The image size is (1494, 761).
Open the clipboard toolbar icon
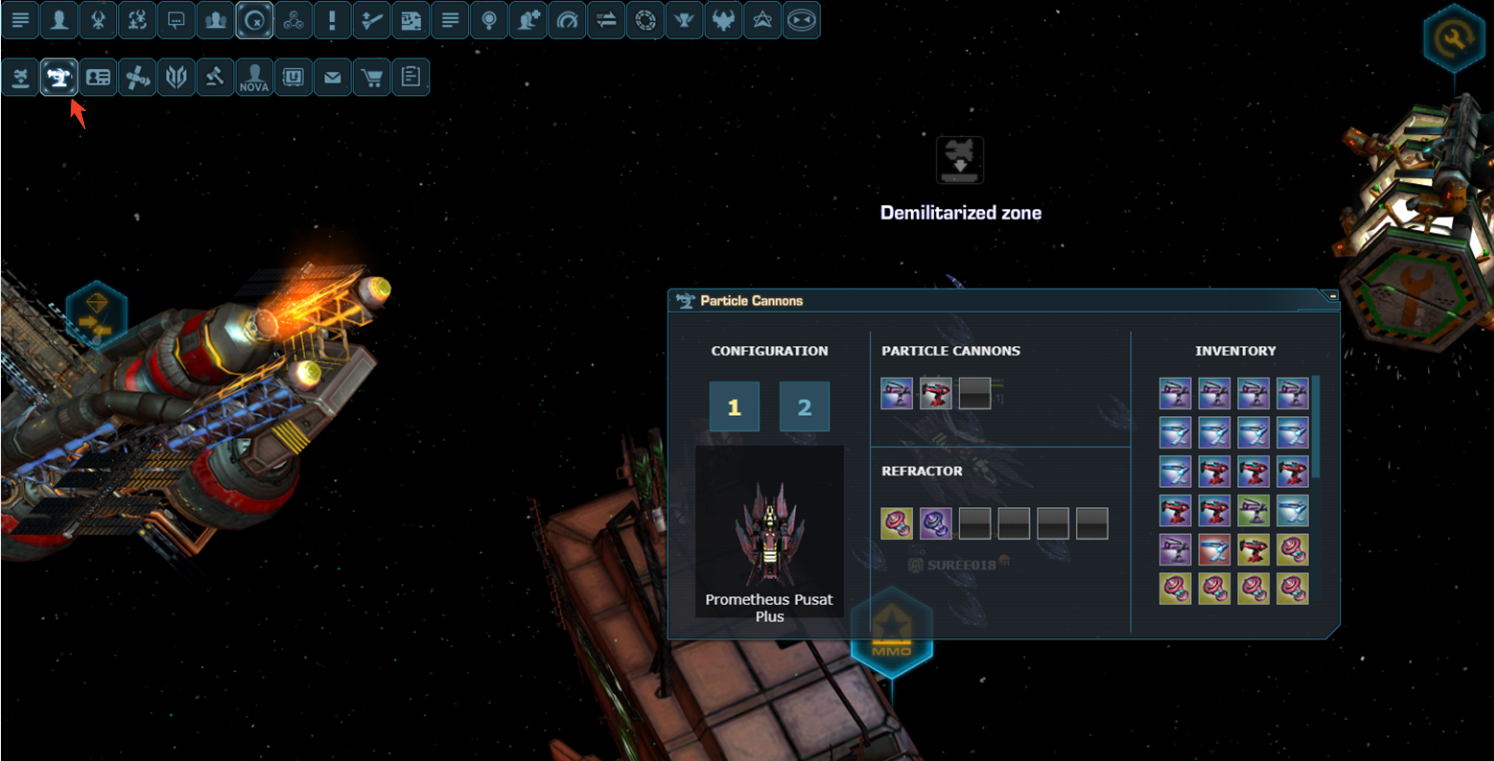(x=411, y=78)
